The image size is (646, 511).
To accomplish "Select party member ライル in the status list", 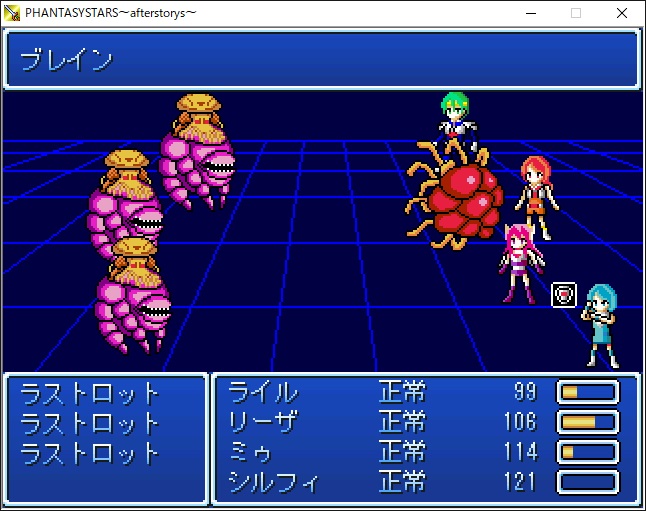I will tap(263, 391).
